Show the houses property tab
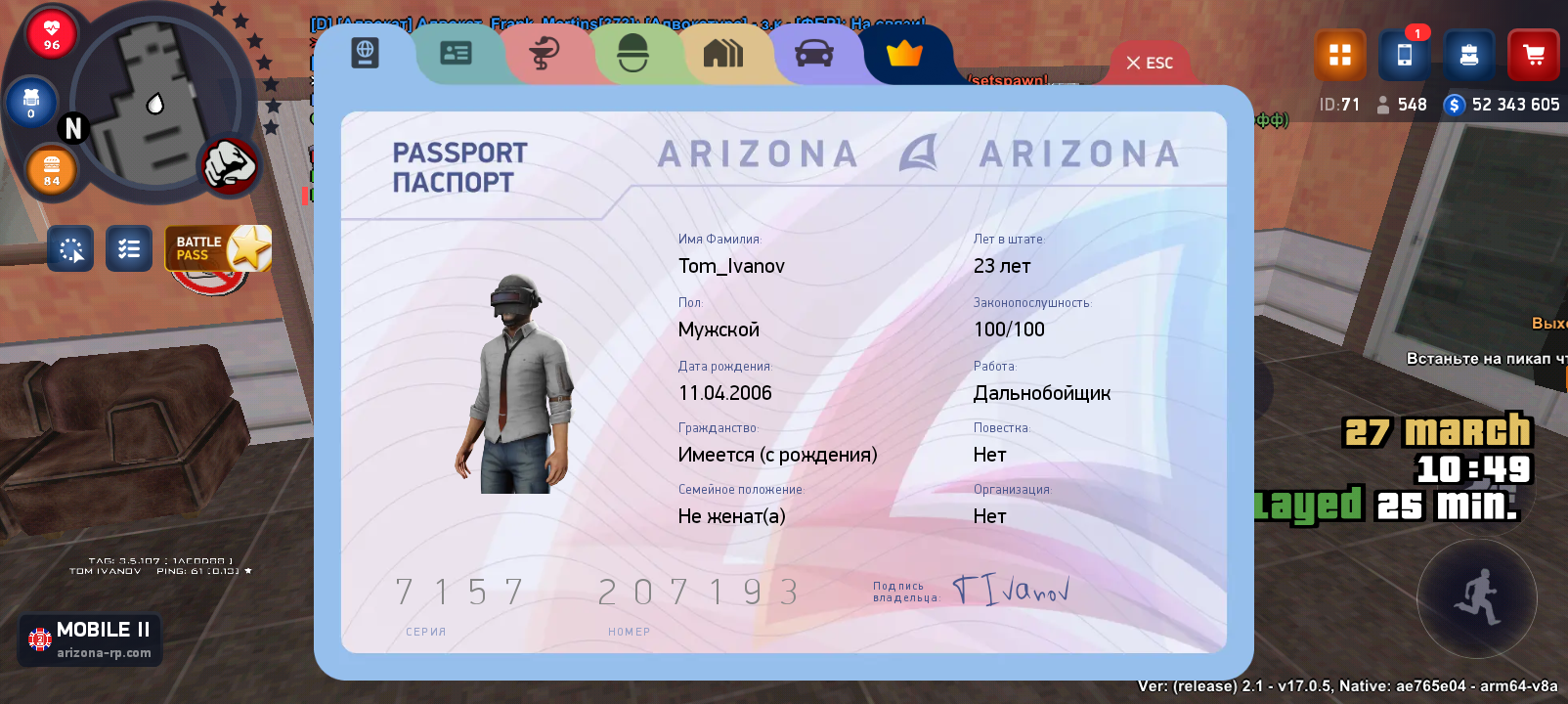 click(723, 53)
